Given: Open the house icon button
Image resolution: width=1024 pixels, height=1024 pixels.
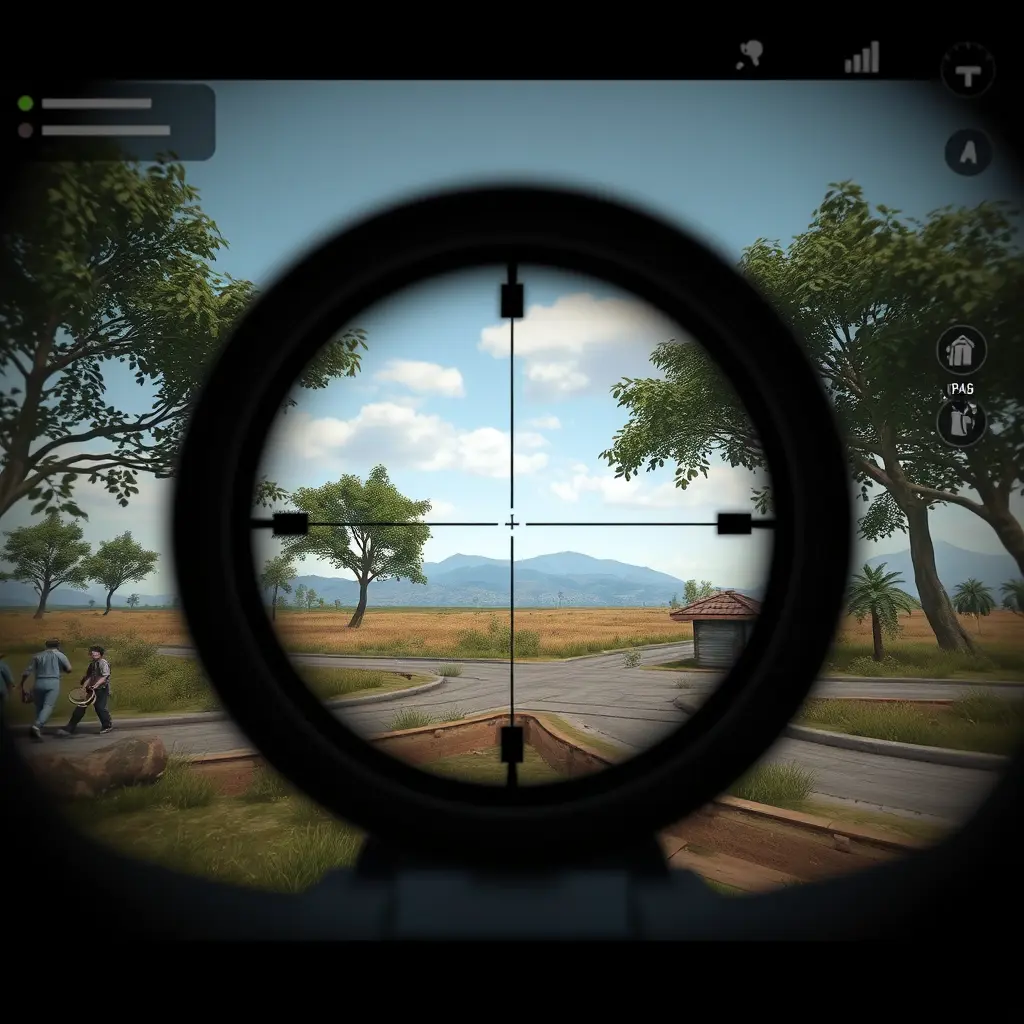Looking at the screenshot, I should [x=961, y=351].
